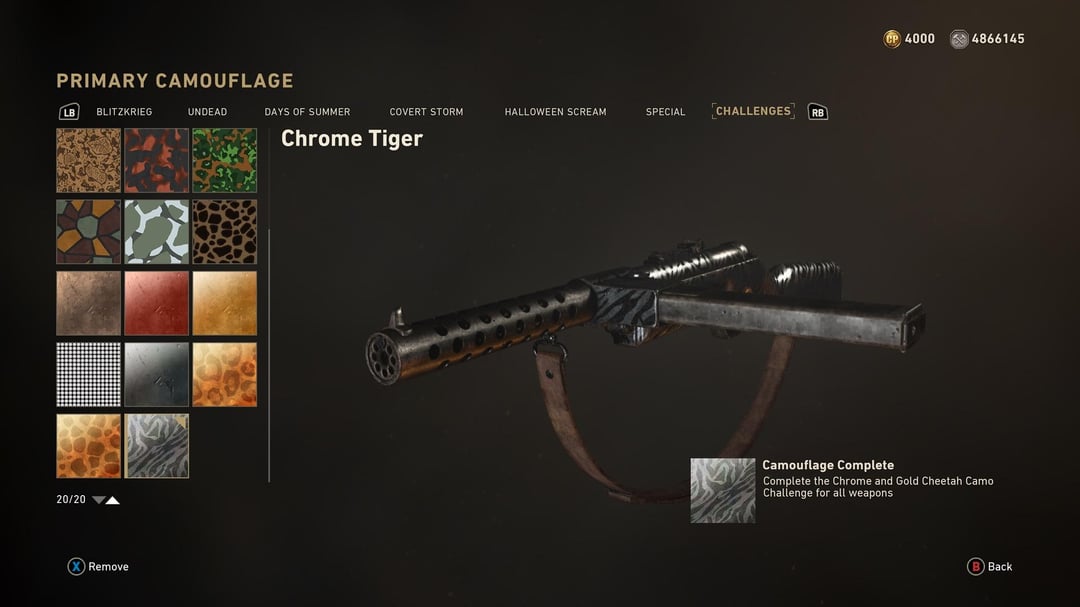
Task: Open the Special camouflage tab
Action: click(x=665, y=112)
